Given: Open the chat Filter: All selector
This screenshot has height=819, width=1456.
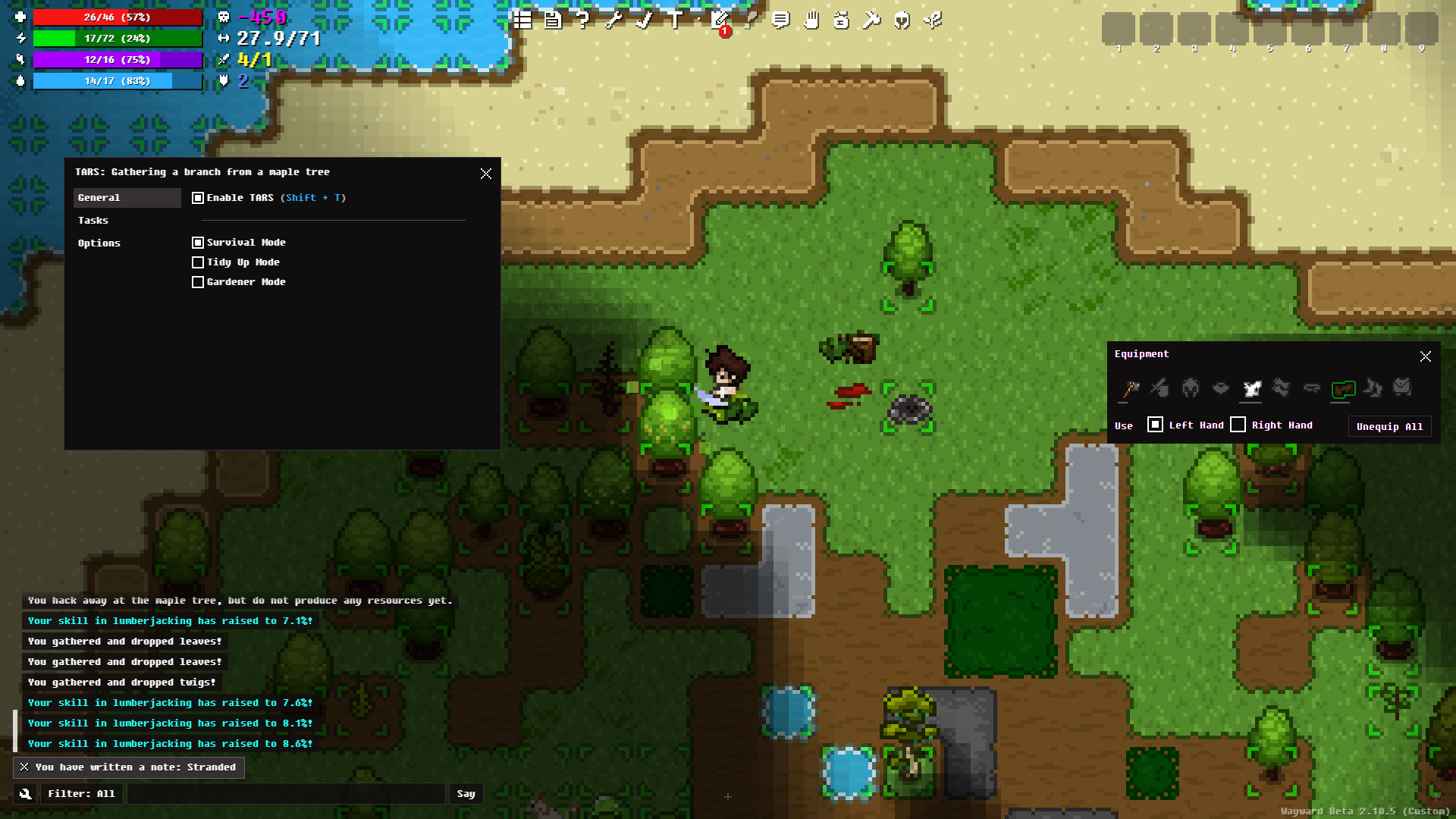Looking at the screenshot, I should tap(81, 794).
